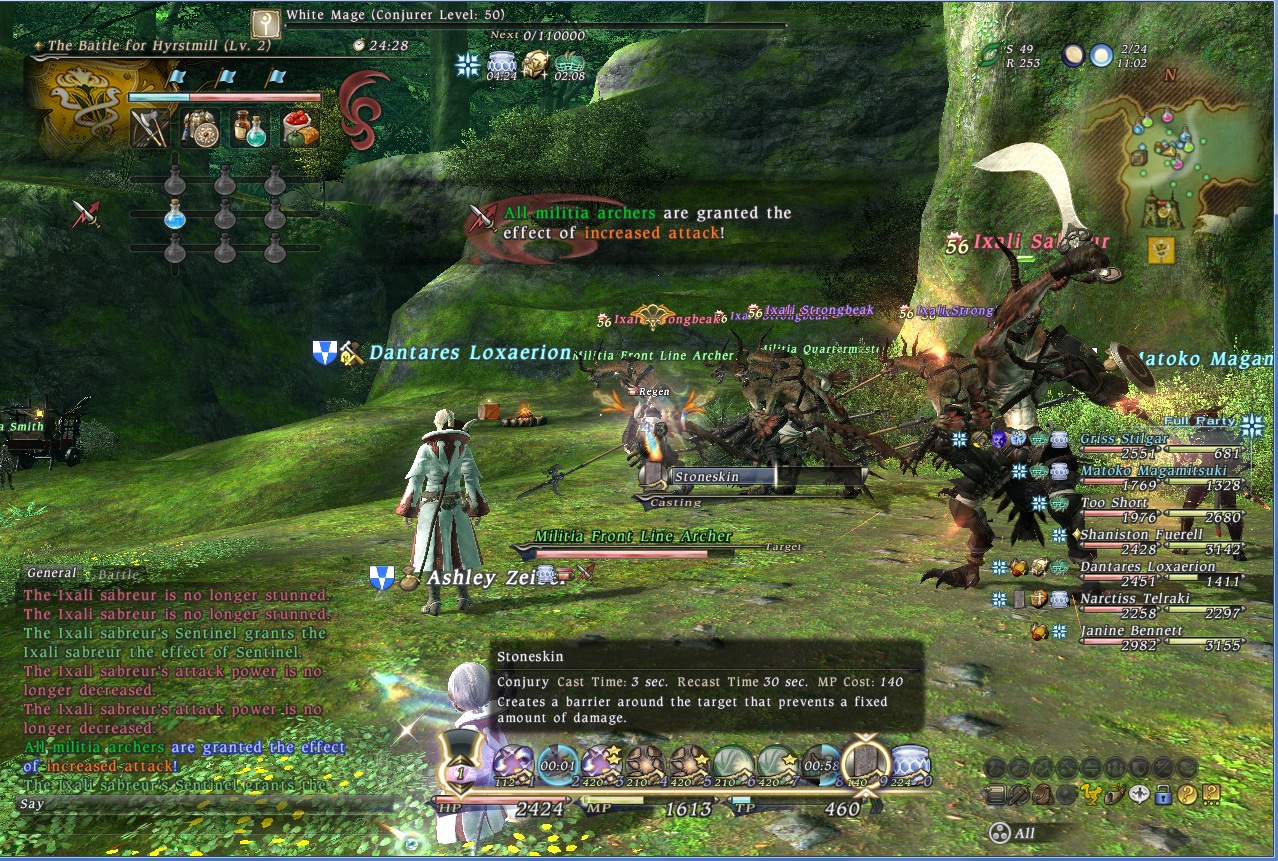The image size is (1278, 861).
Task: Use the blue jar ability in hotbar slot 0
Action: click(x=911, y=765)
